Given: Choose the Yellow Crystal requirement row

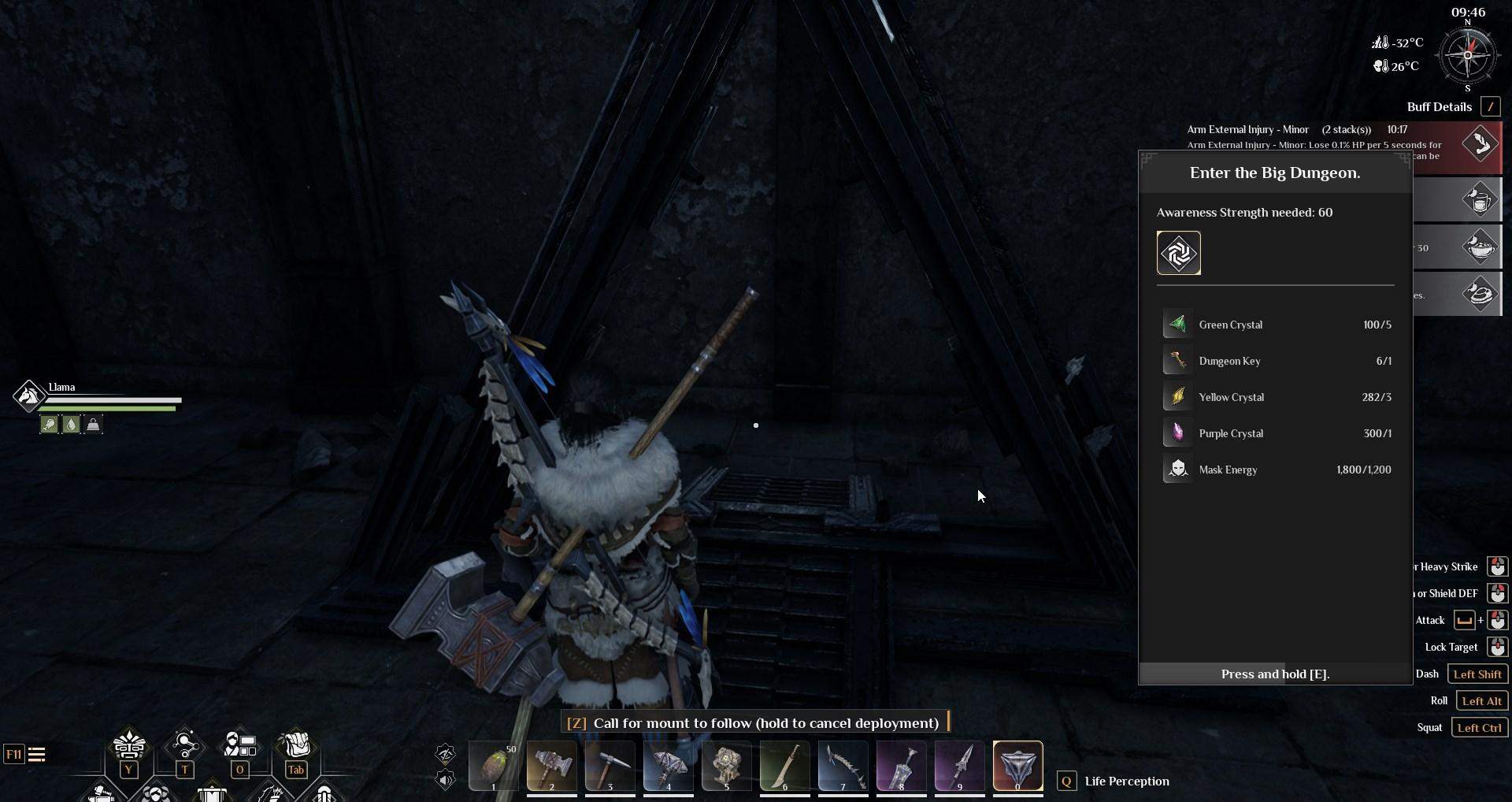Looking at the screenshot, I should tap(1276, 397).
